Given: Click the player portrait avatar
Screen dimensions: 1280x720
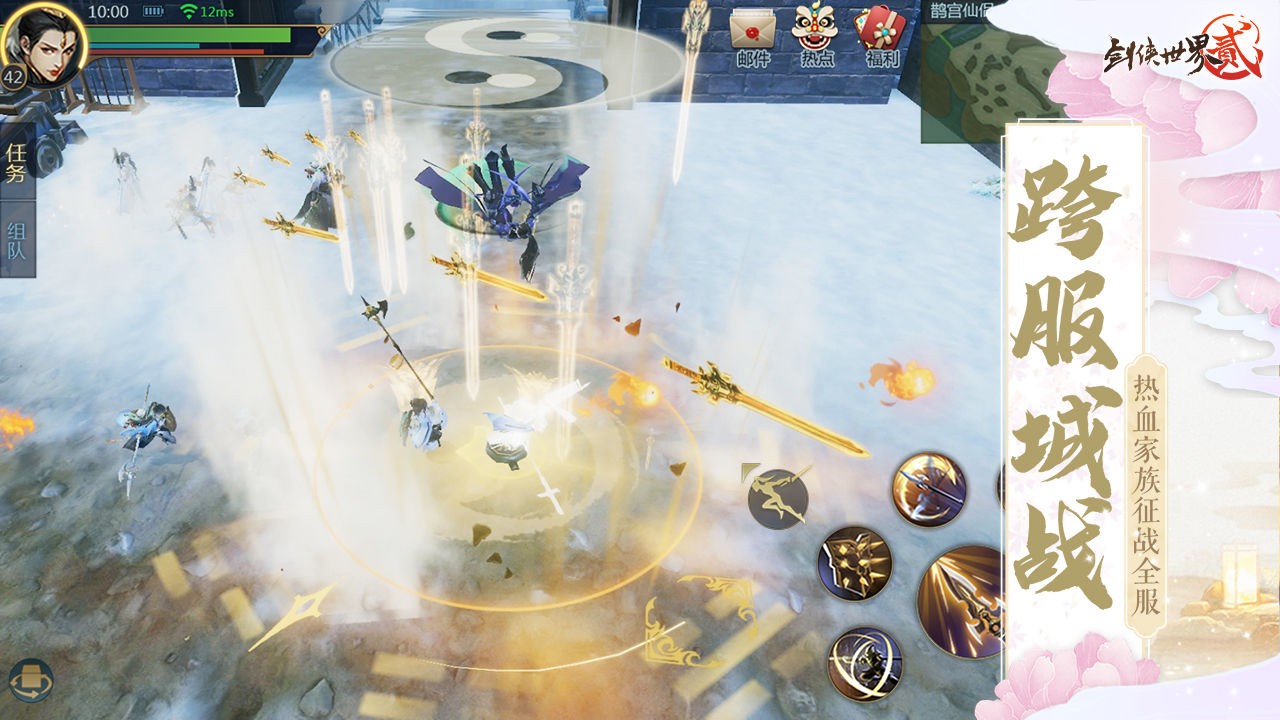Looking at the screenshot, I should 42,42.
